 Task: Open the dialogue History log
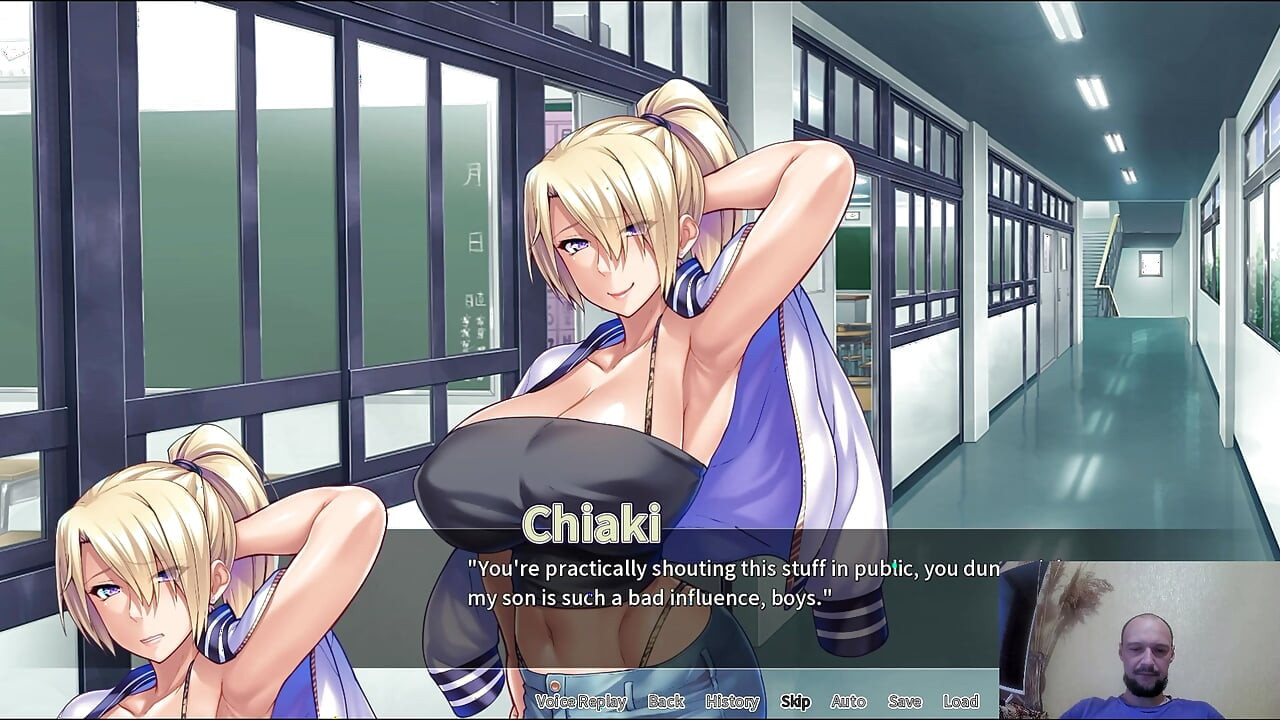[x=732, y=701]
